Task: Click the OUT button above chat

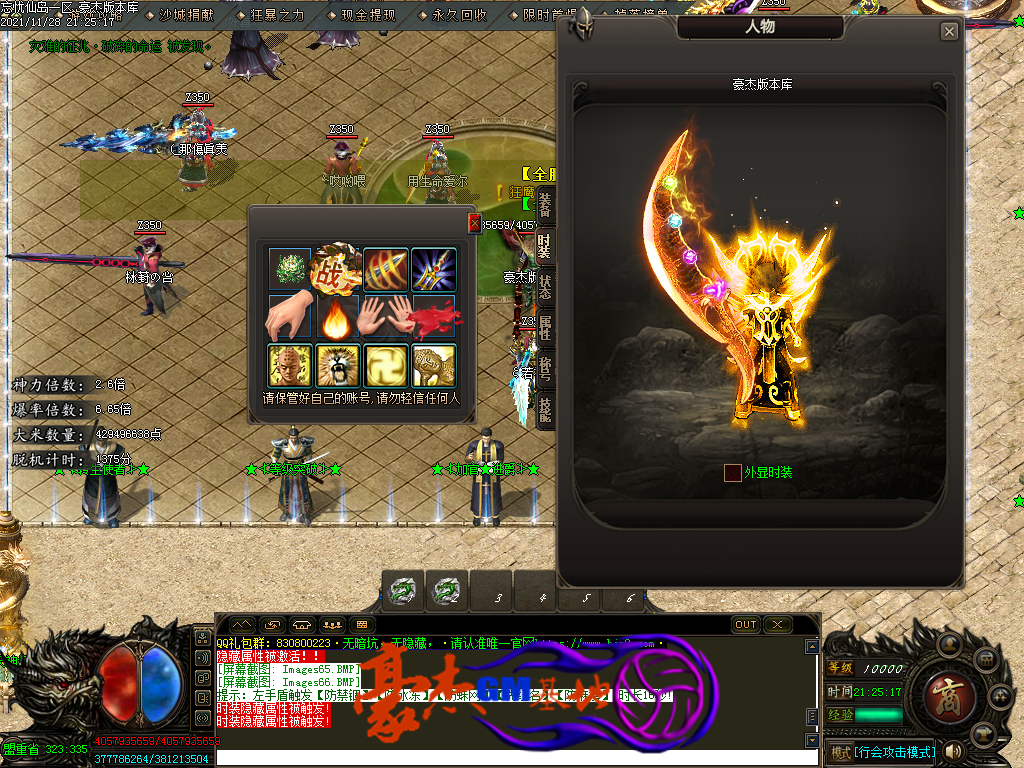Action: coord(746,625)
